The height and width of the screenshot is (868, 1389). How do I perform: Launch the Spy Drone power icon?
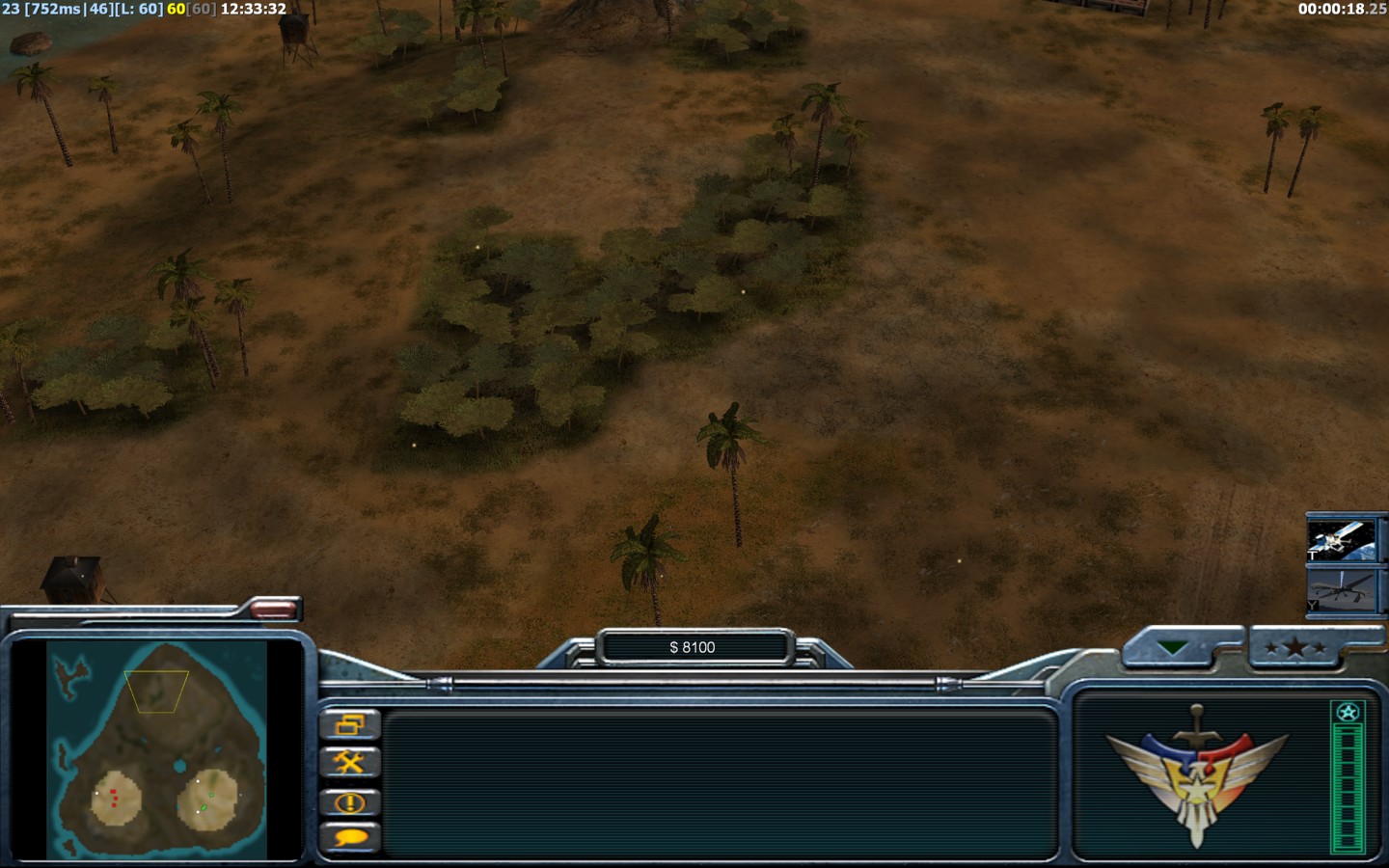click(x=1341, y=589)
